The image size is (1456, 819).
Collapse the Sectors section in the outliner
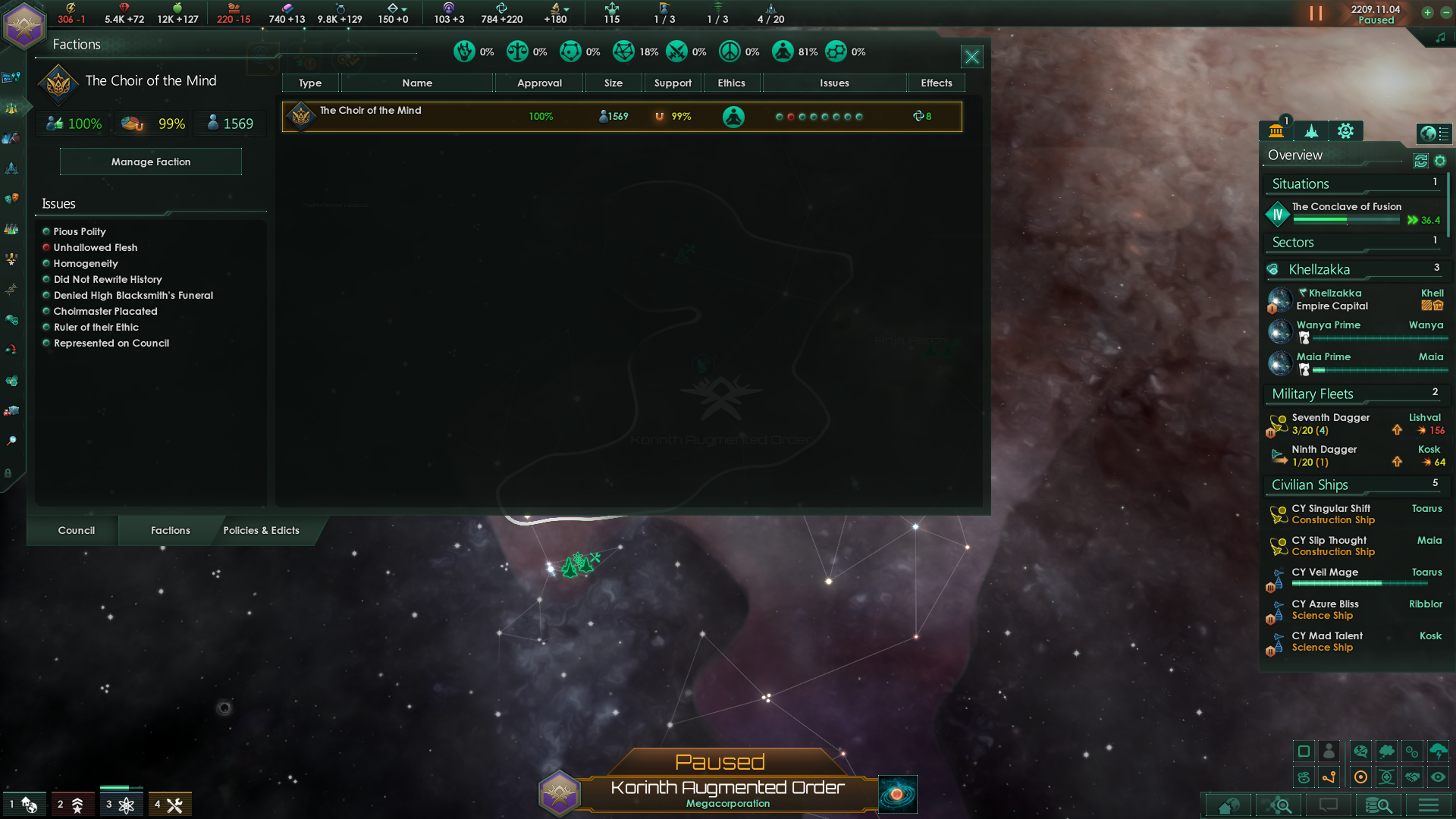tap(1291, 242)
